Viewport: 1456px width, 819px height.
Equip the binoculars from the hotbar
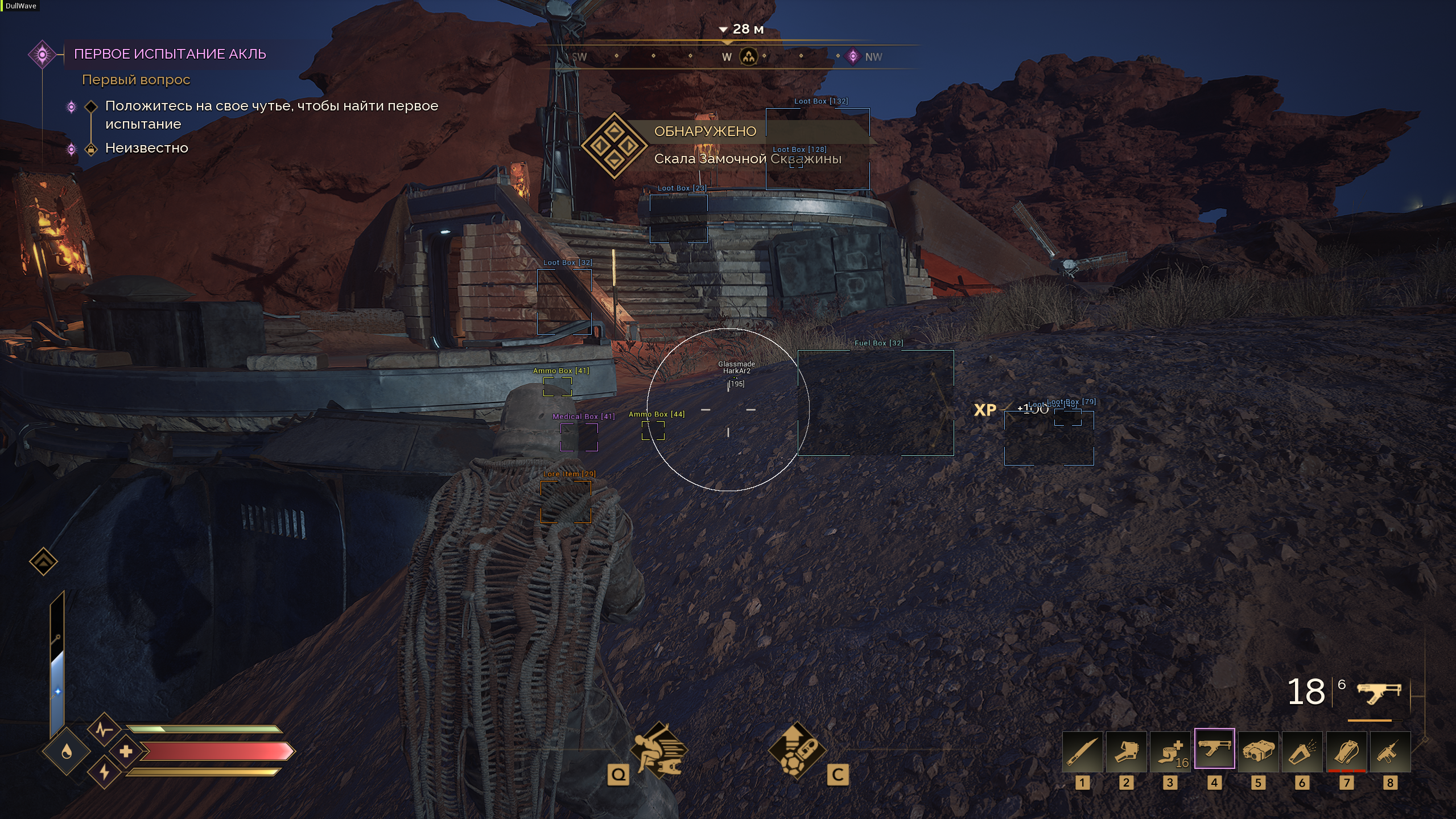1258,752
